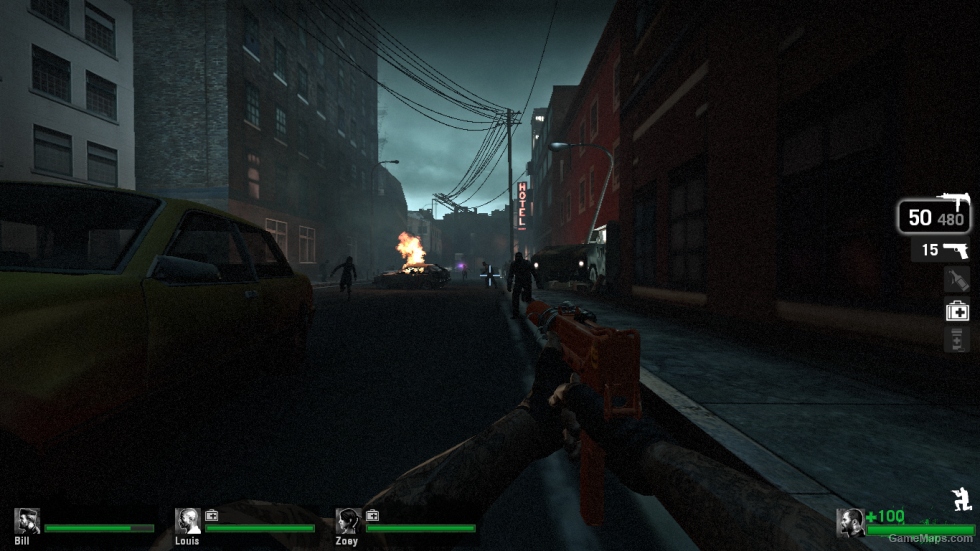This screenshot has height=551, width=980.
Task: Click Louis's teammate portrait
Action: pyautogui.click(x=188, y=521)
